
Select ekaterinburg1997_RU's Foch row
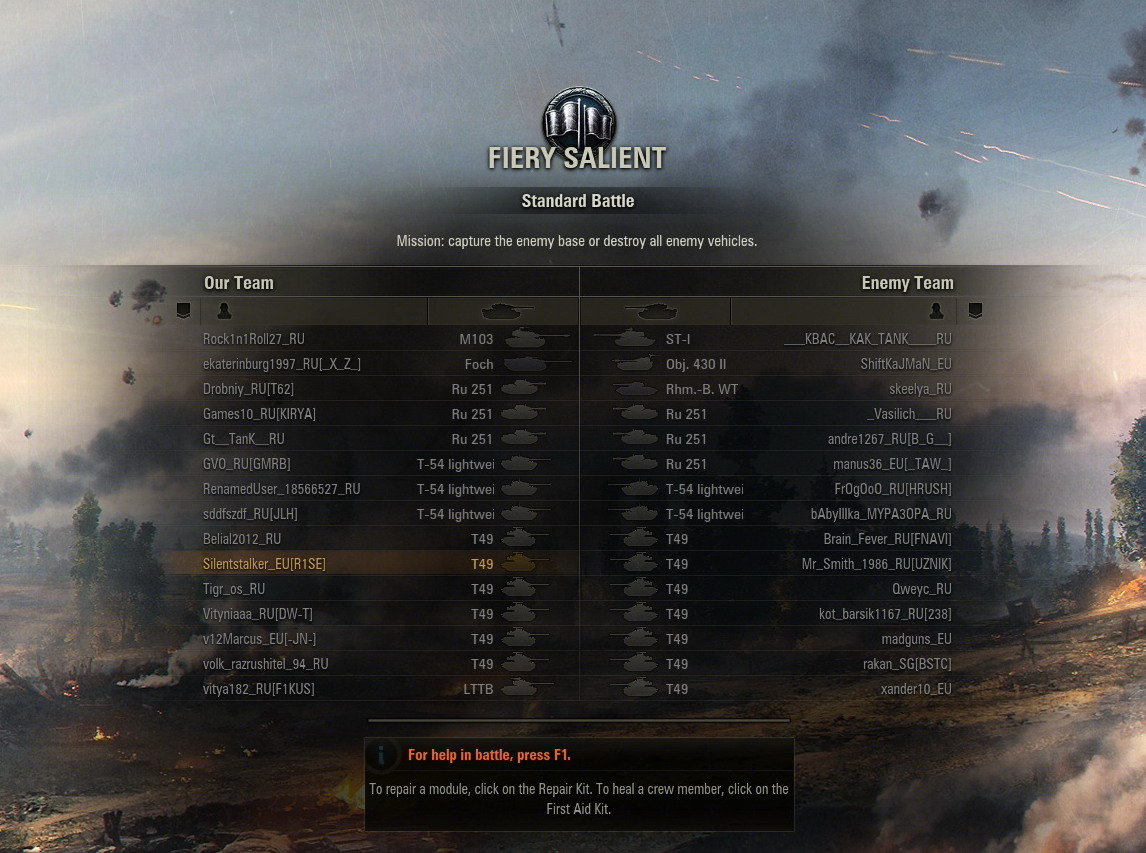(282, 364)
